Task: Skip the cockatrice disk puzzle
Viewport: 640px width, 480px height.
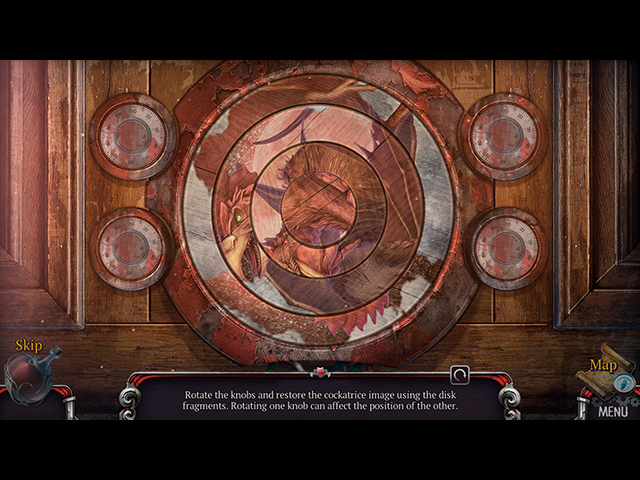Action: [30, 372]
